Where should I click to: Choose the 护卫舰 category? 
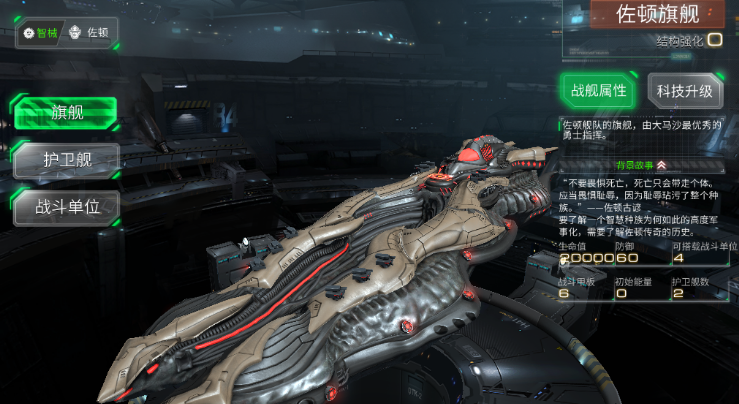tap(67, 160)
